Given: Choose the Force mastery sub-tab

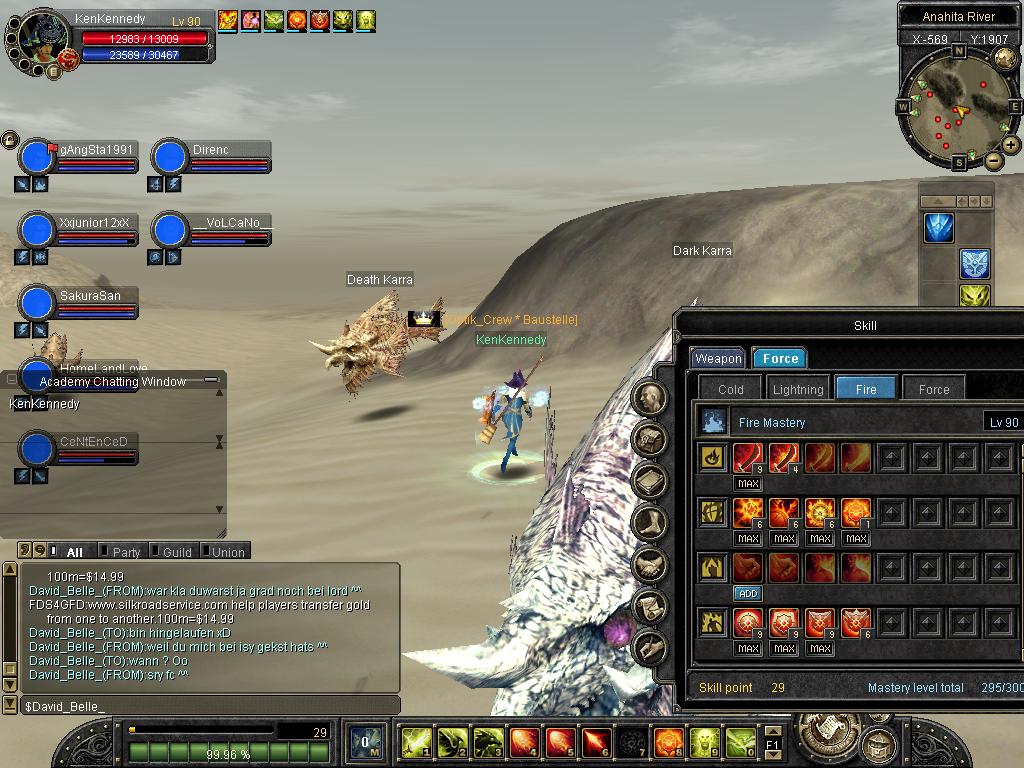Looking at the screenshot, I should 933,389.
